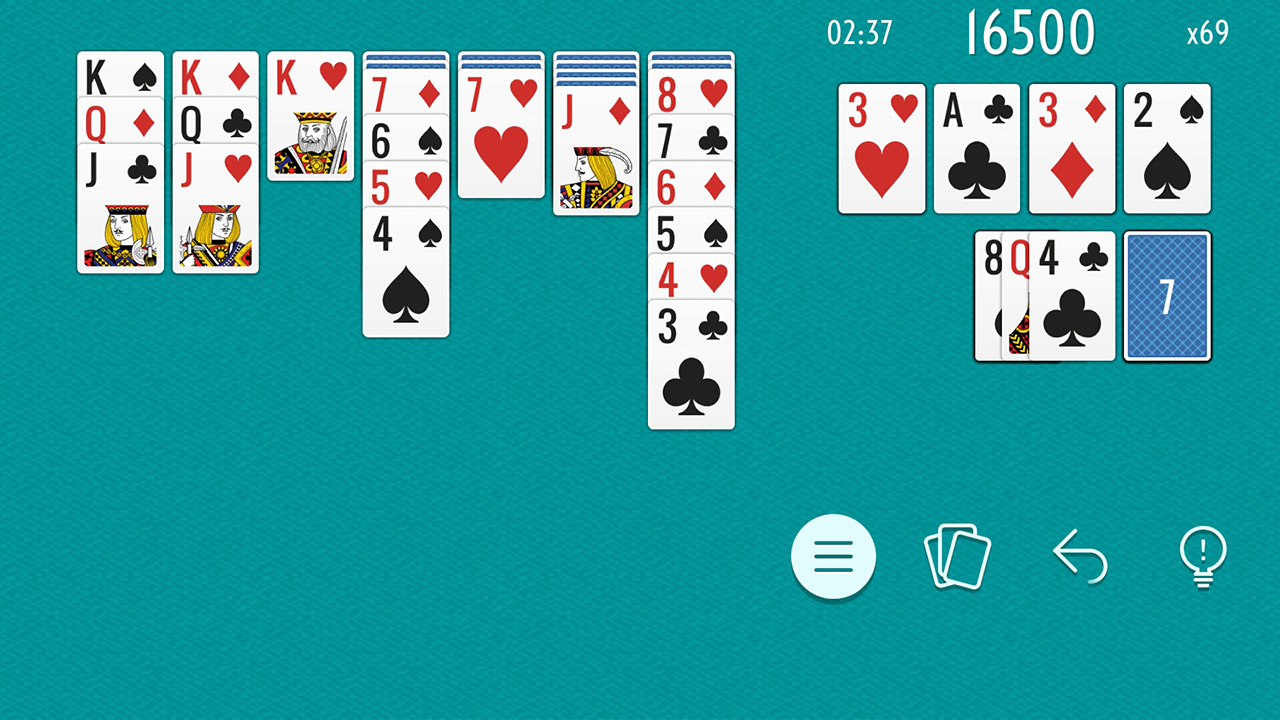
Task: Open the hamburger menu
Action: (x=834, y=557)
